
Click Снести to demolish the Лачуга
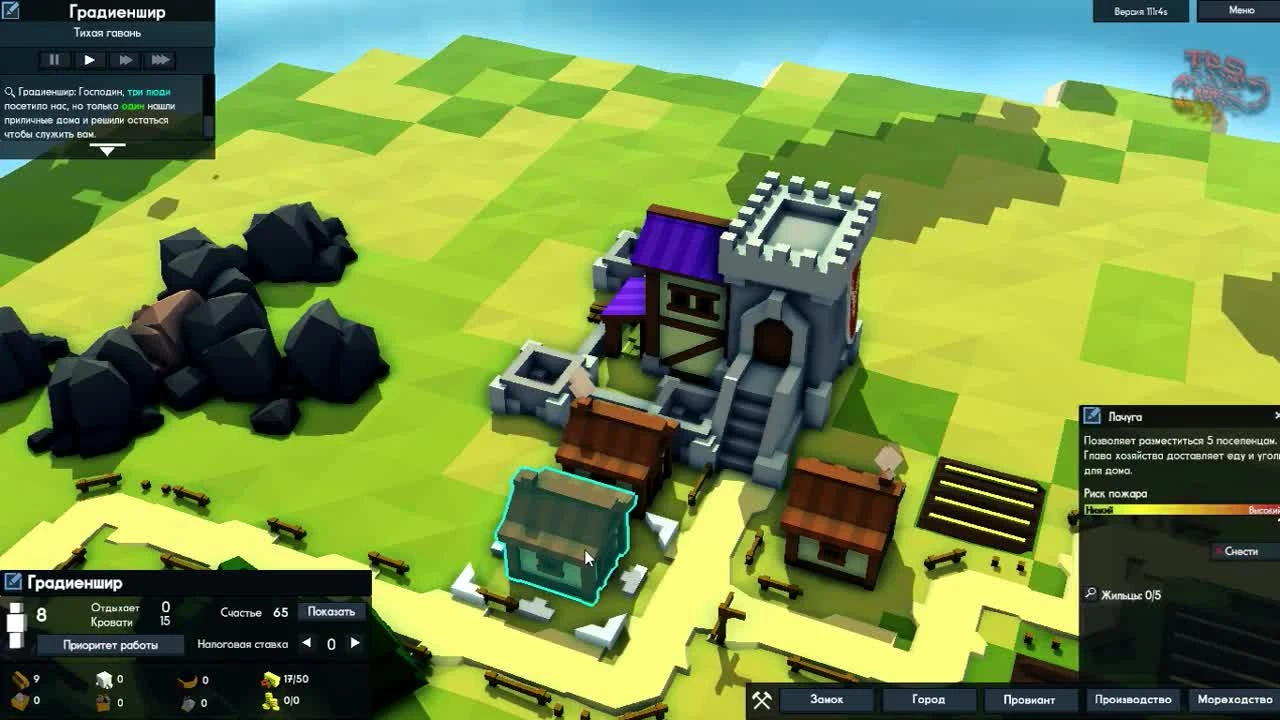click(x=1242, y=550)
